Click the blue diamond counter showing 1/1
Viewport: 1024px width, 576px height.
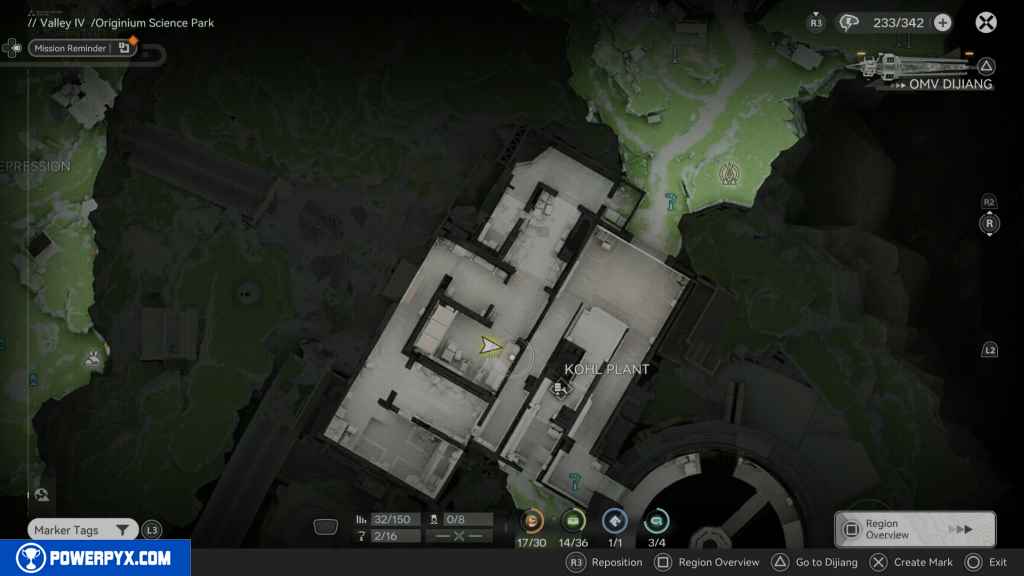pyautogui.click(x=615, y=521)
